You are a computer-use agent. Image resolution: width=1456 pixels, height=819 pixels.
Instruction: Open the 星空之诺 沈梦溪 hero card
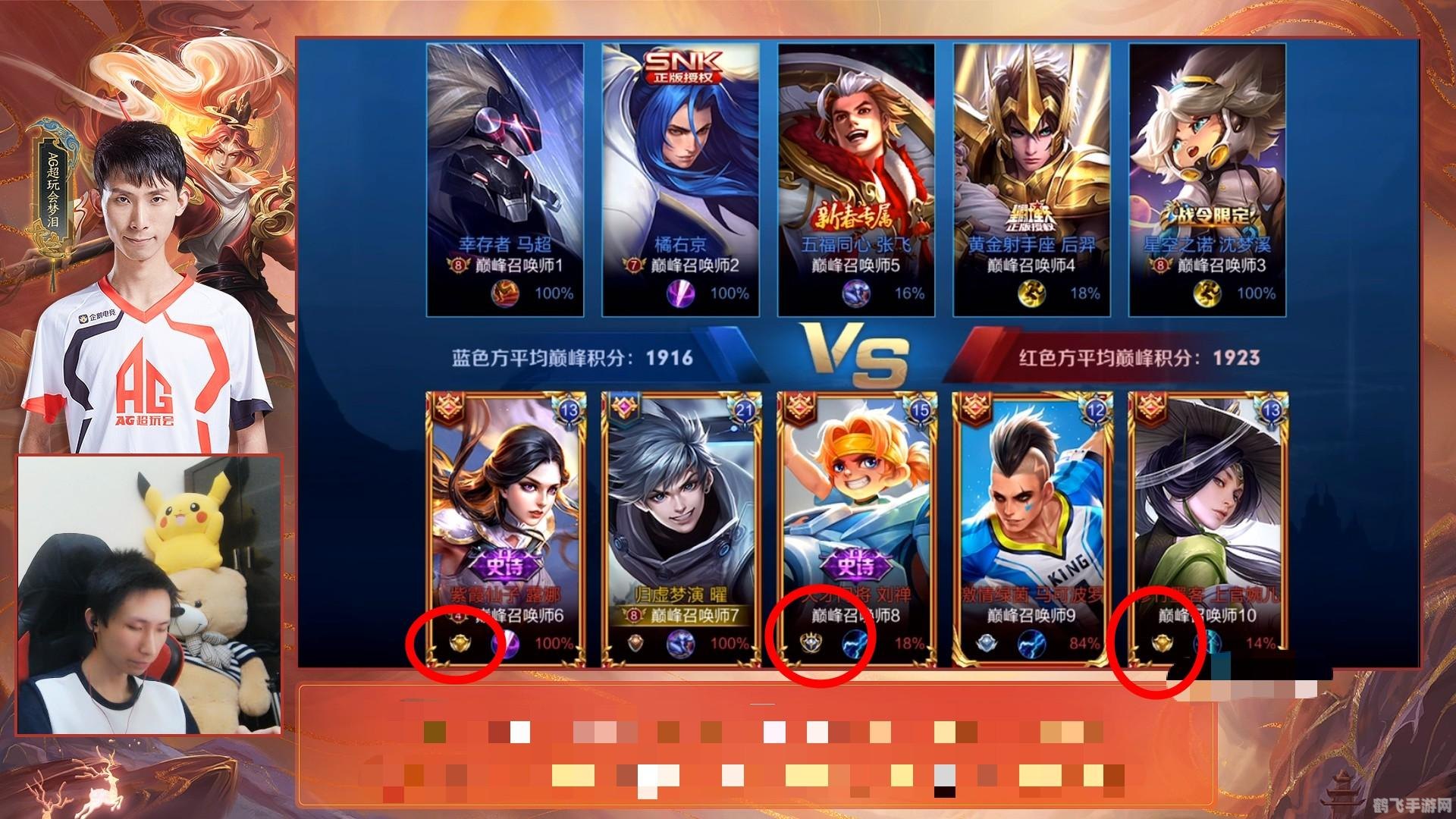click(1207, 167)
